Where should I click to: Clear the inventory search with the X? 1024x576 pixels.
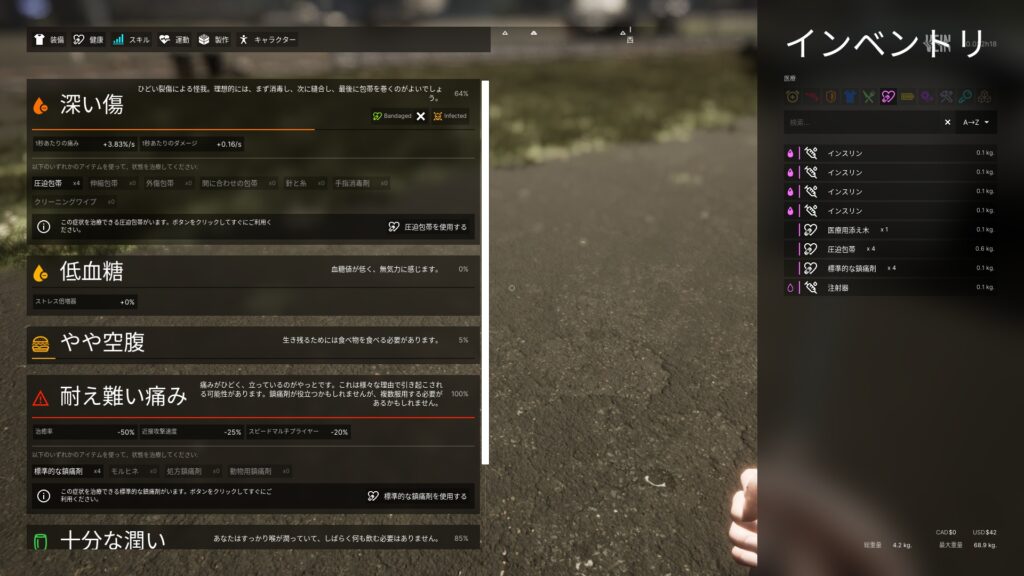(x=948, y=122)
